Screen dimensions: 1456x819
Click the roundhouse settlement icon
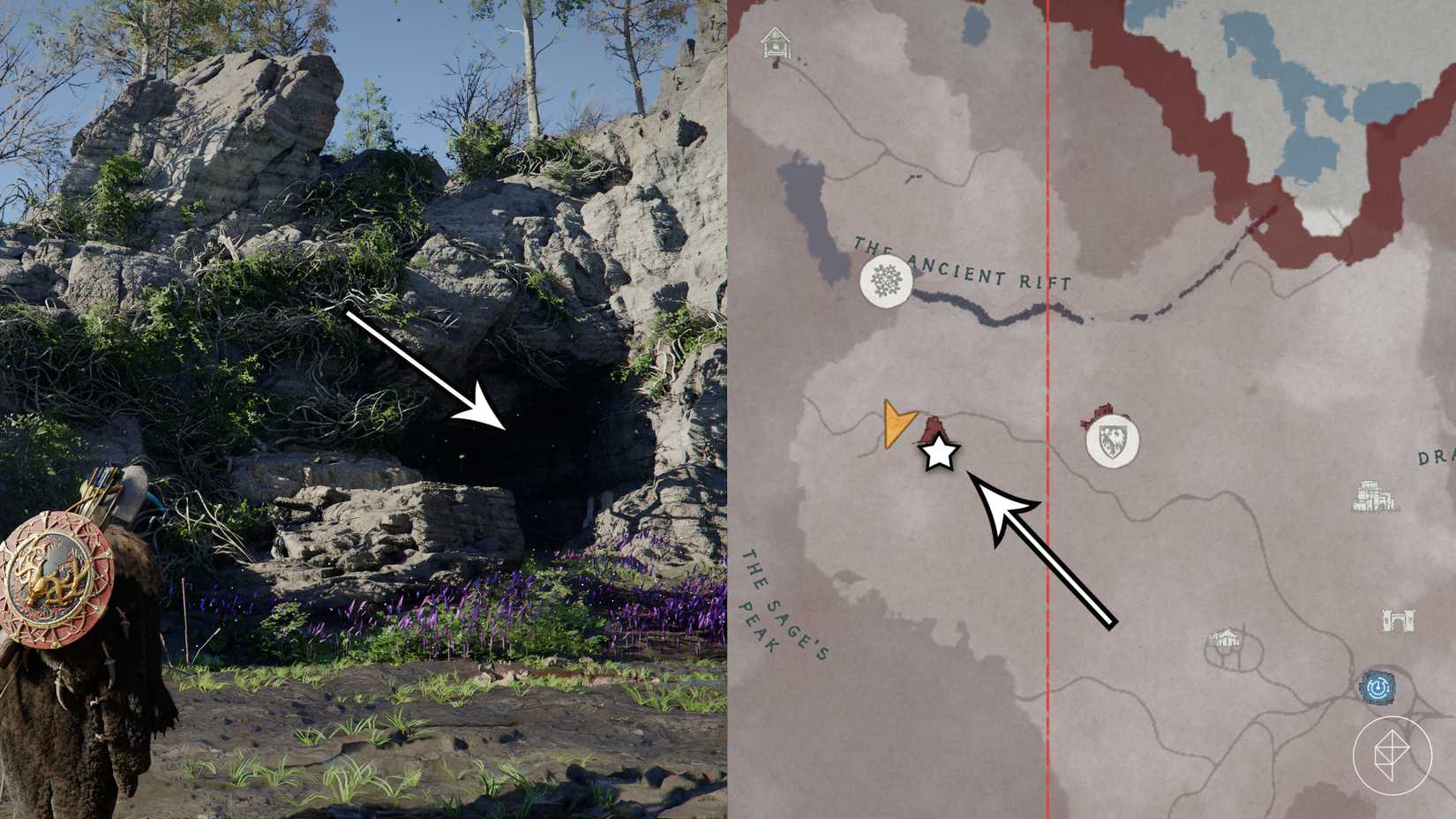1227,638
